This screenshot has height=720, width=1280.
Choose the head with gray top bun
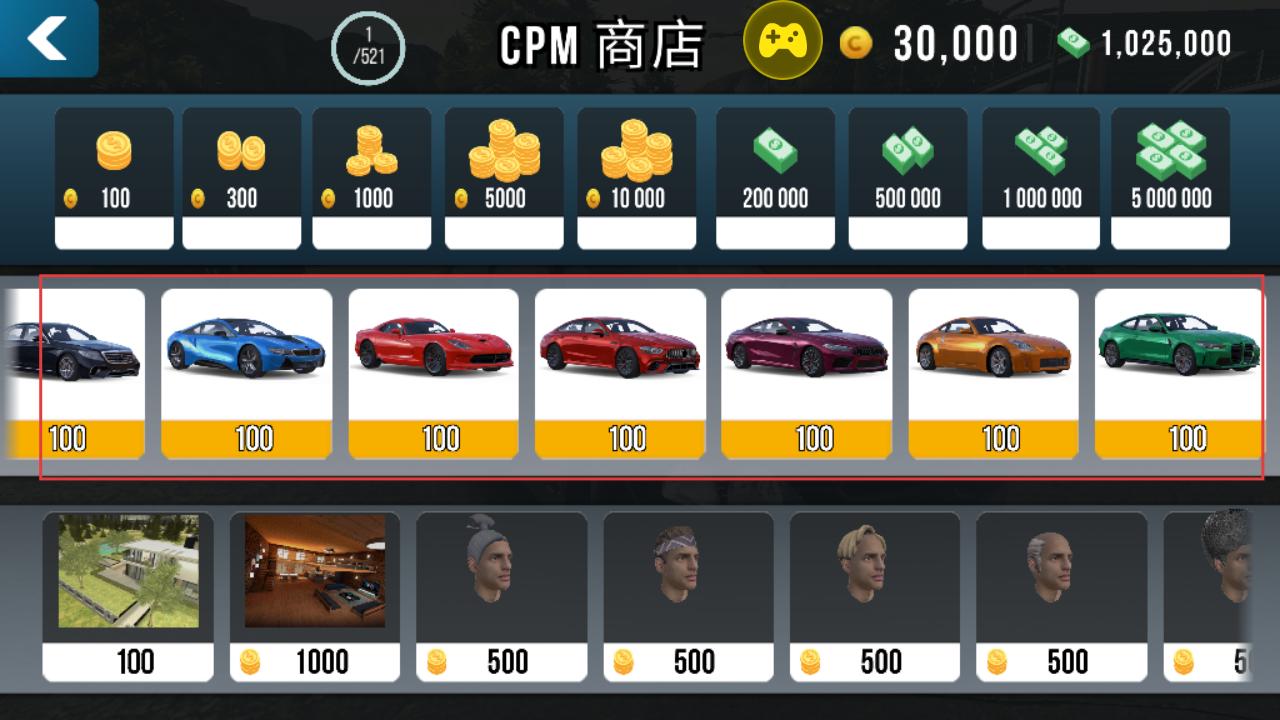(501, 596)
